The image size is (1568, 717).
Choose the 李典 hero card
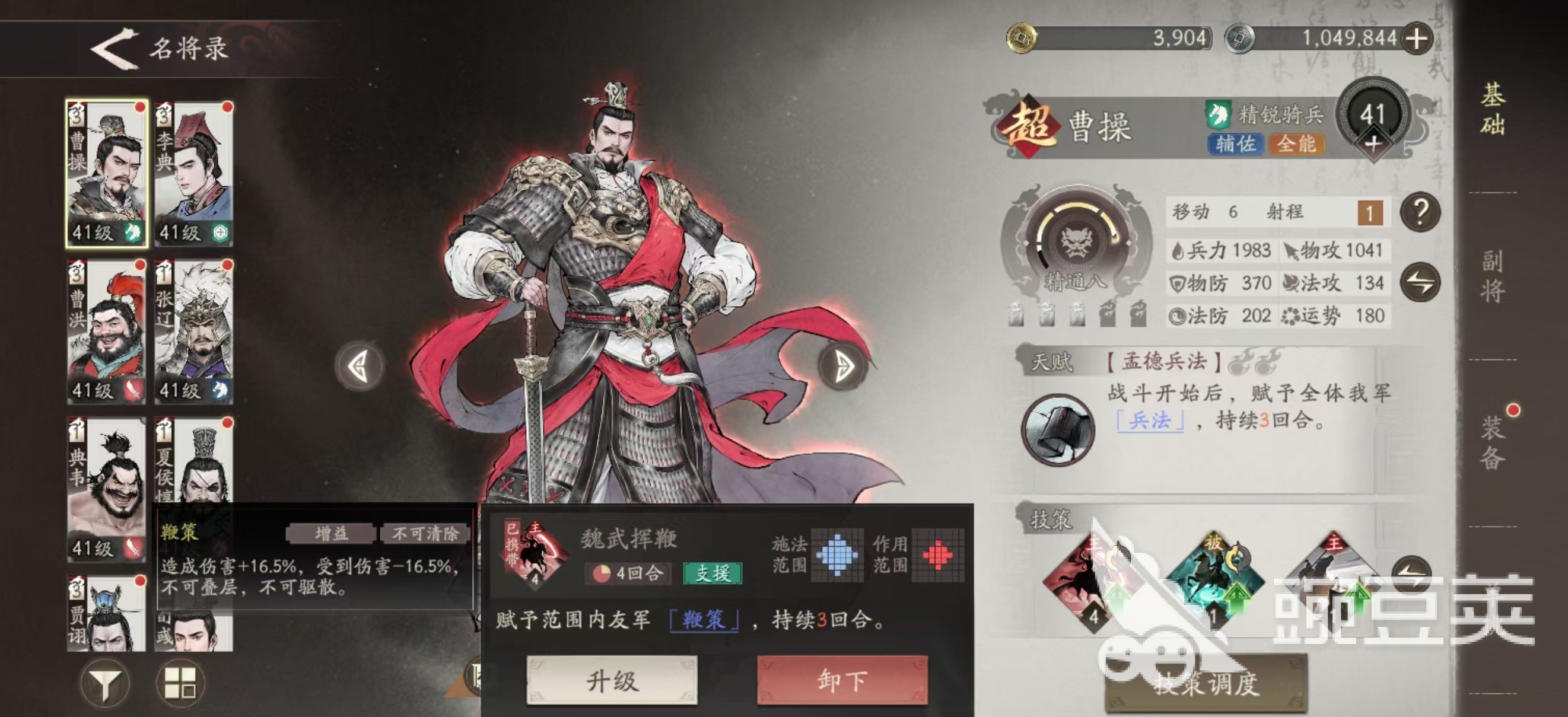pyautogui.click(x=193, y=173)
